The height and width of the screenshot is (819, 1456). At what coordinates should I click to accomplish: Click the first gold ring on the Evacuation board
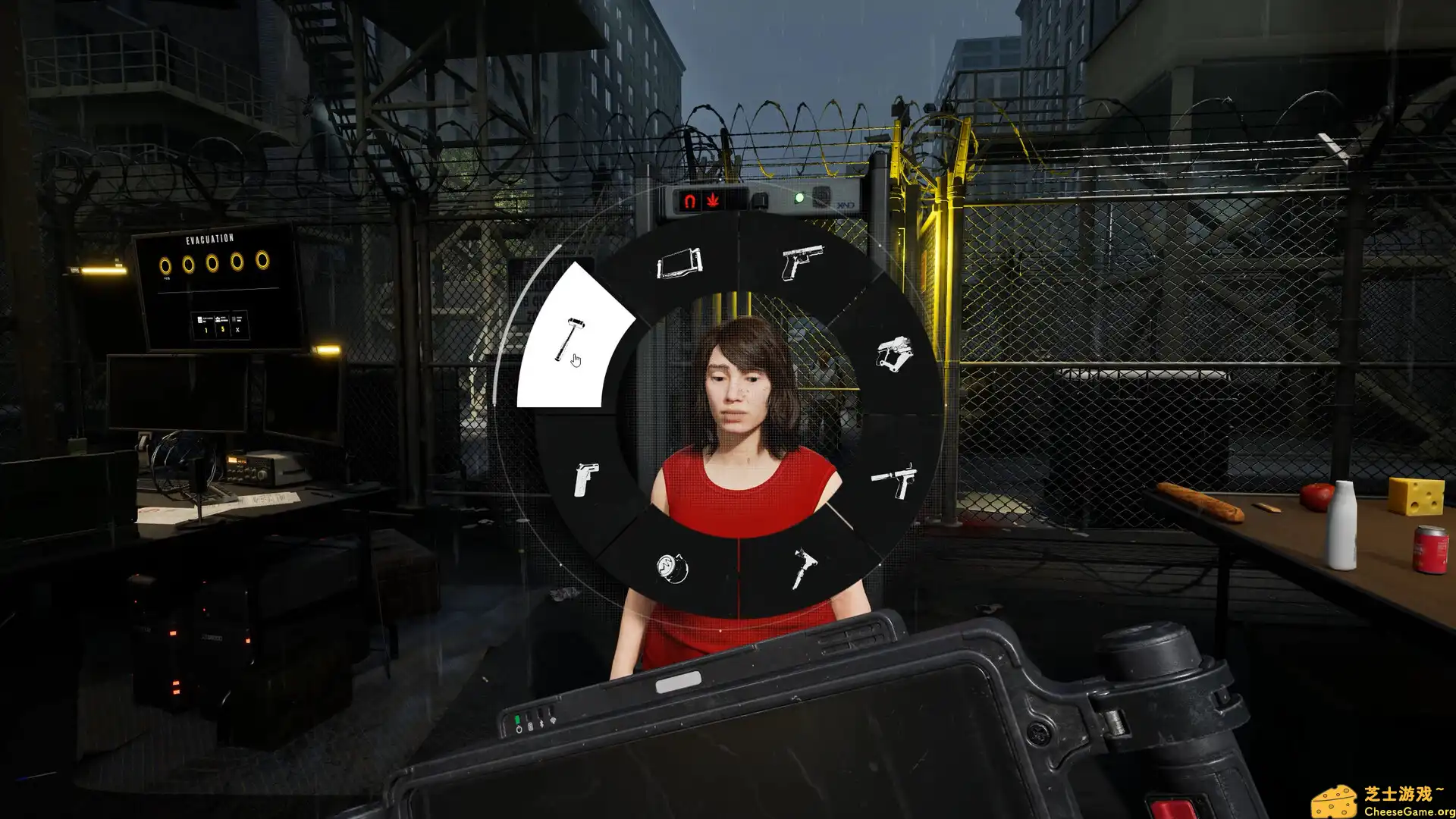click(166, 265)
